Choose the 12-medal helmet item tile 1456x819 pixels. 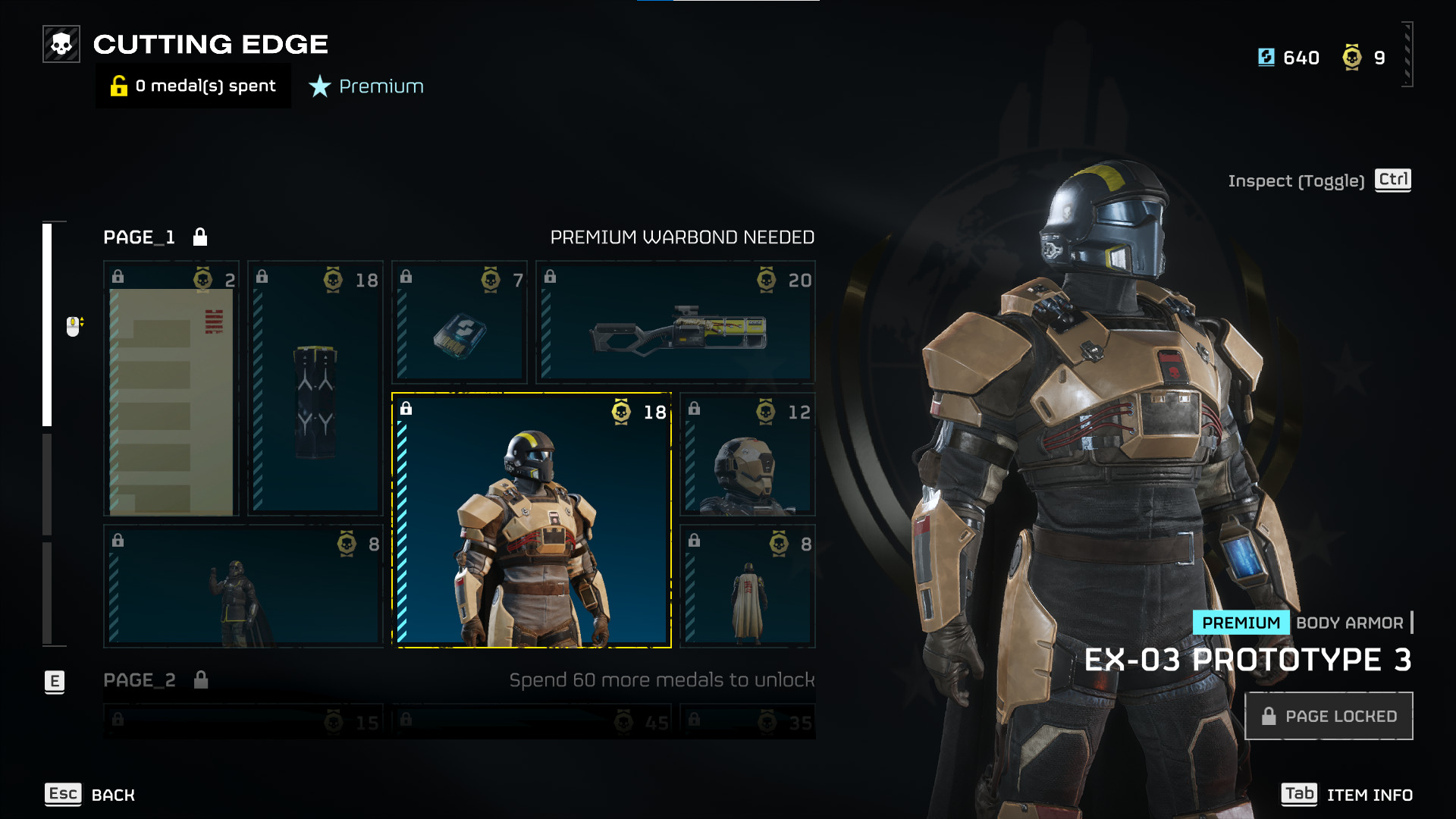coord(748,455)
